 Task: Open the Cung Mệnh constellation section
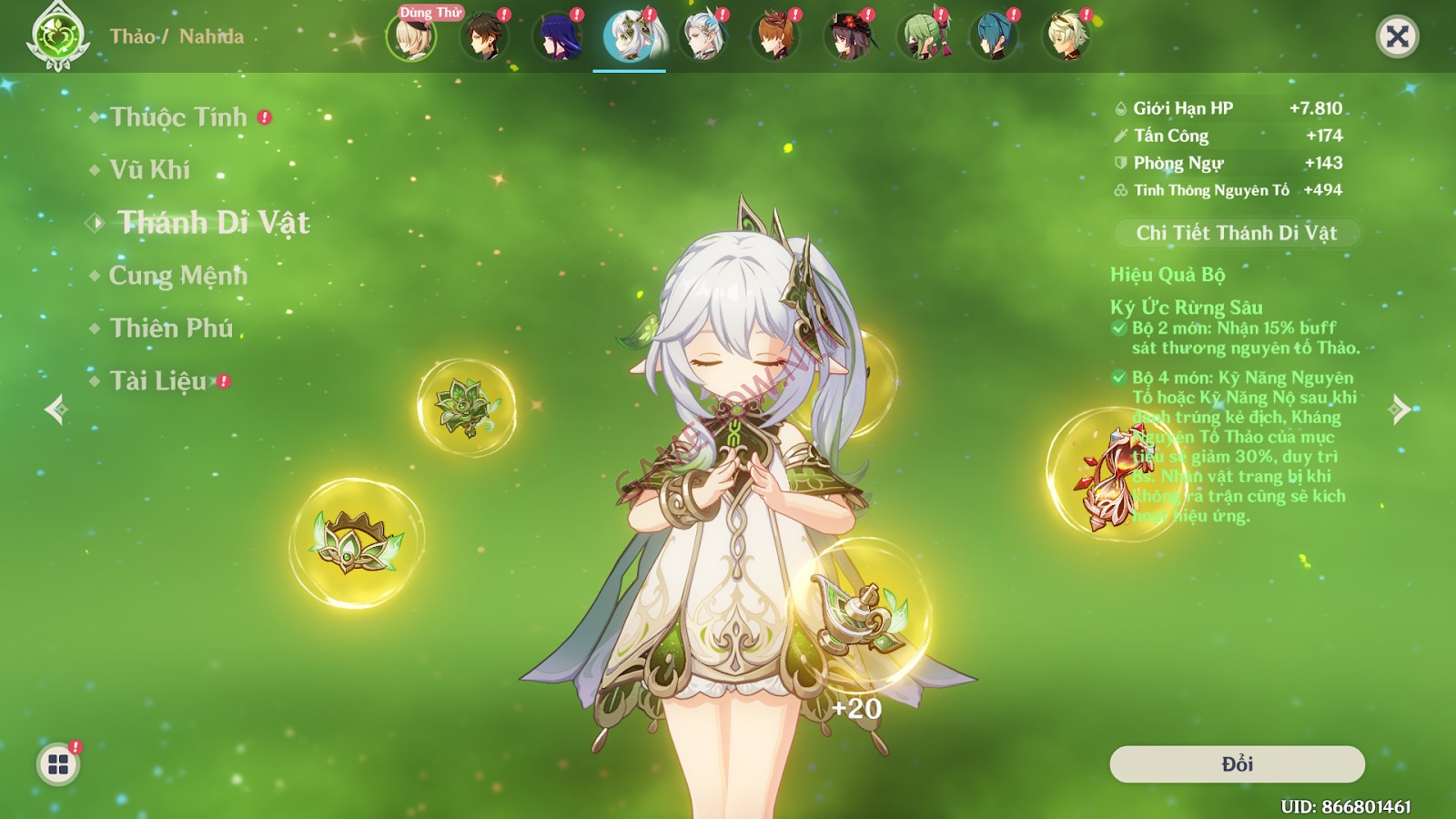178,276
